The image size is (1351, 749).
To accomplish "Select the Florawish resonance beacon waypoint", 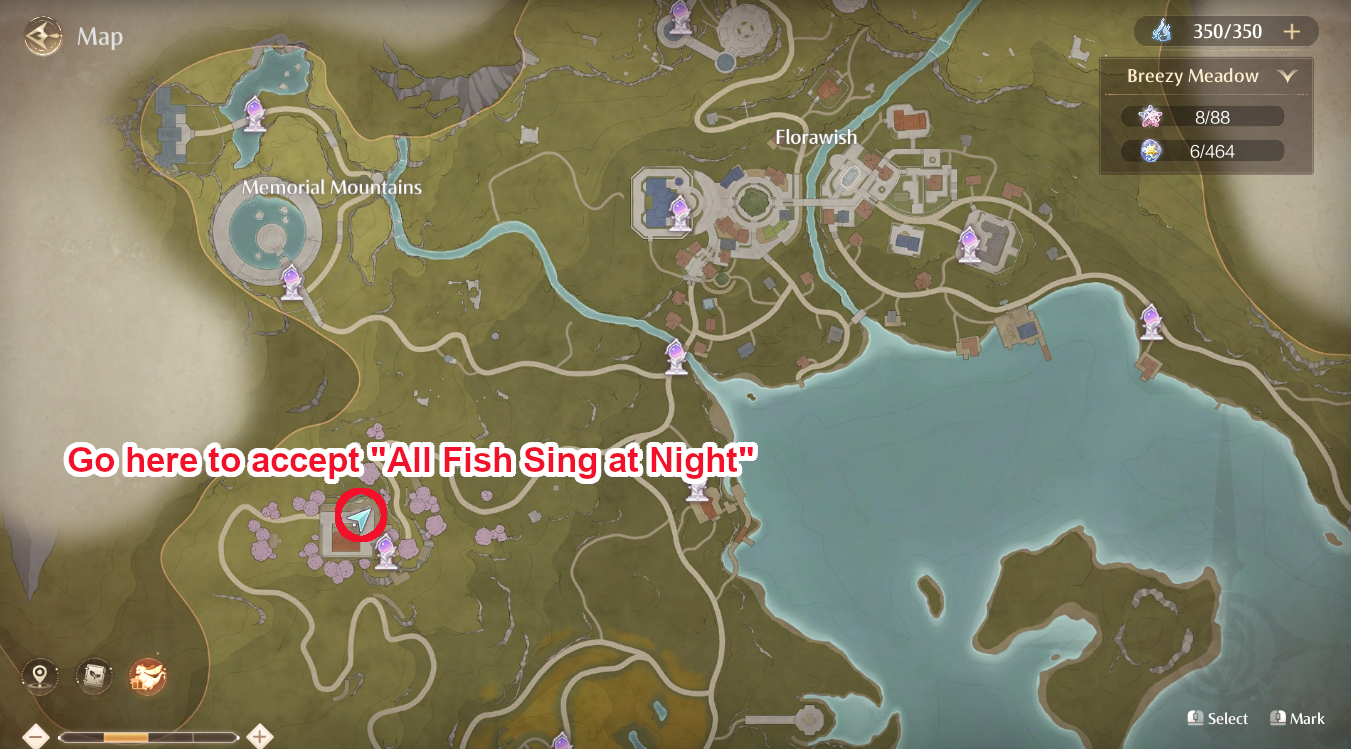I will pyautogui.click(x=680, y=210).
